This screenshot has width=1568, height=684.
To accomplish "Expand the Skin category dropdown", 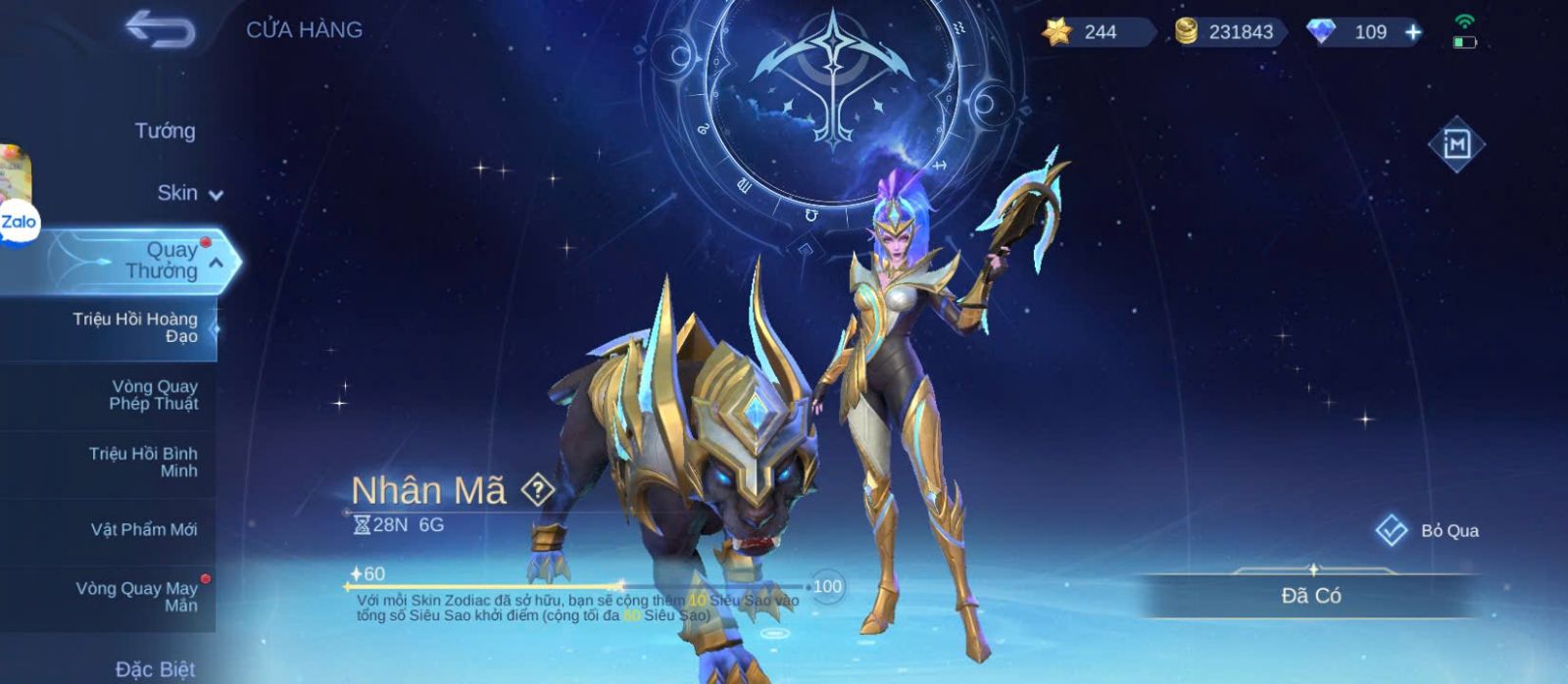I will [x=189, y=193].
